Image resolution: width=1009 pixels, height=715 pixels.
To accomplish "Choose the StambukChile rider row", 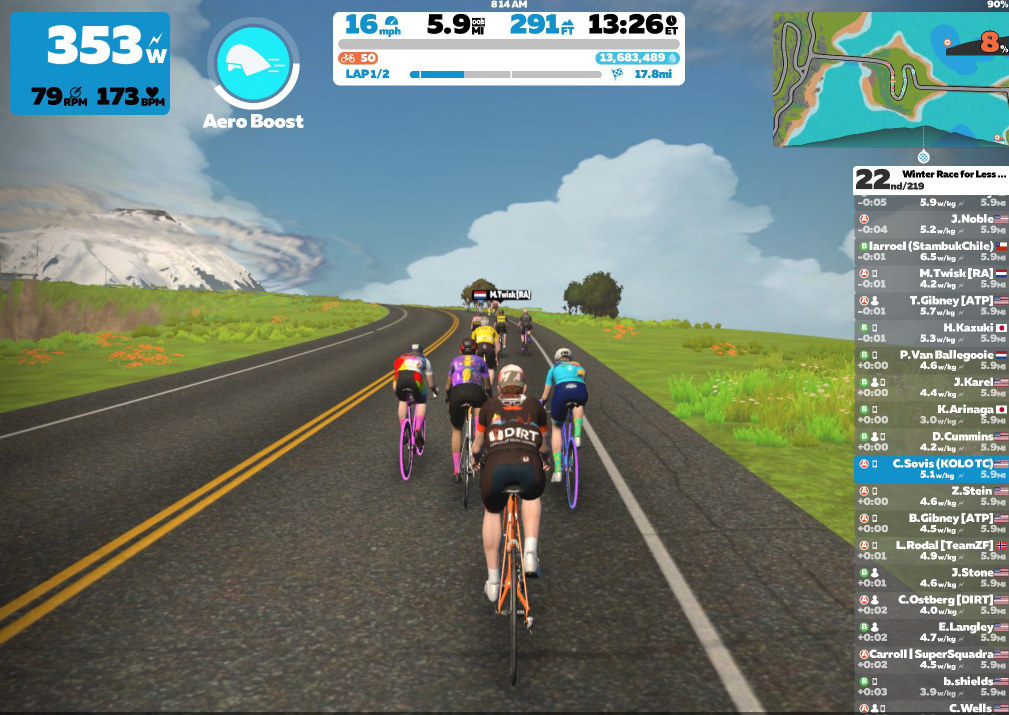I will coord(932,251).
